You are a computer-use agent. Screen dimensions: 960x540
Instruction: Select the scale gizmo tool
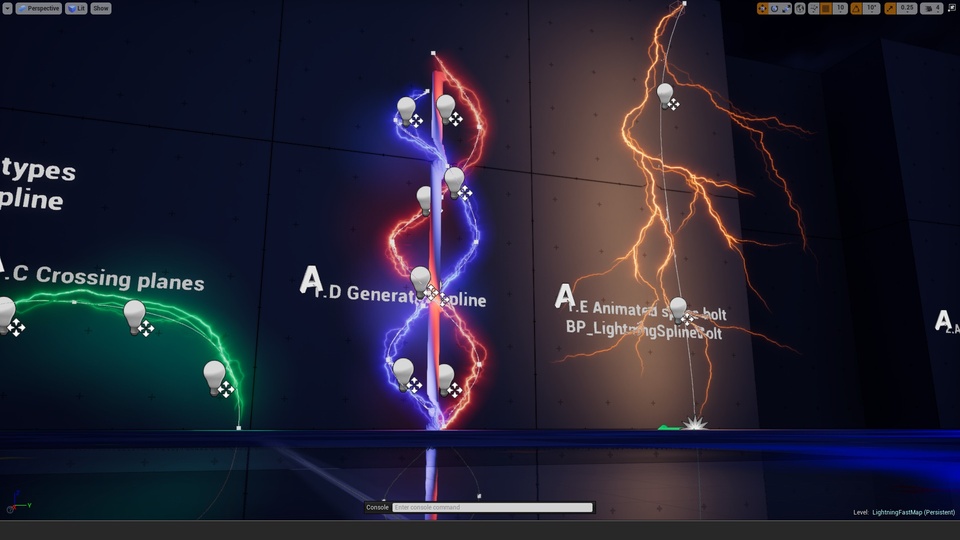787,8
